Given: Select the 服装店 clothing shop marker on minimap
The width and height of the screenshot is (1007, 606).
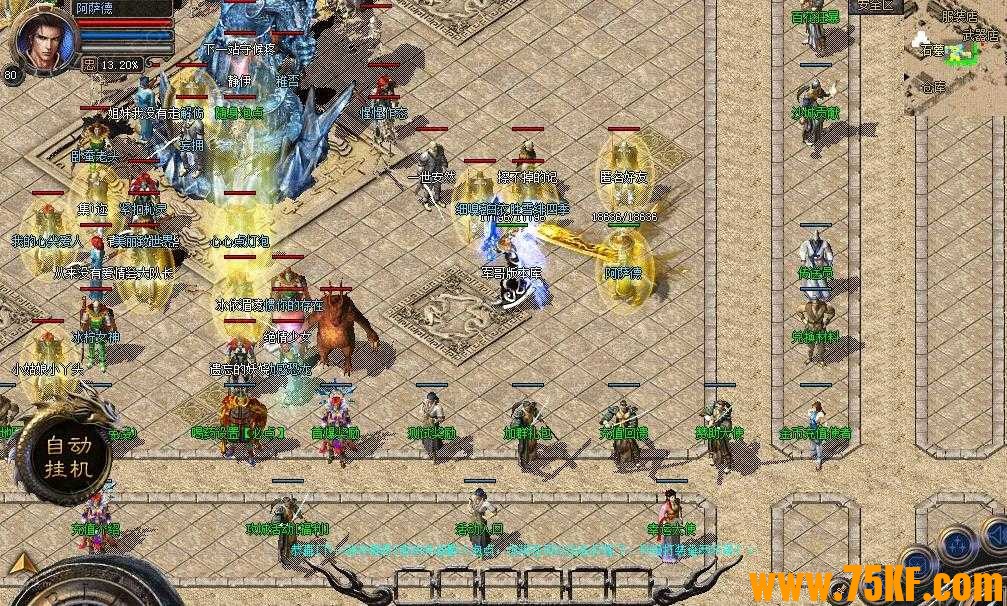Looking at the screenshot, I should coord(960,16).
